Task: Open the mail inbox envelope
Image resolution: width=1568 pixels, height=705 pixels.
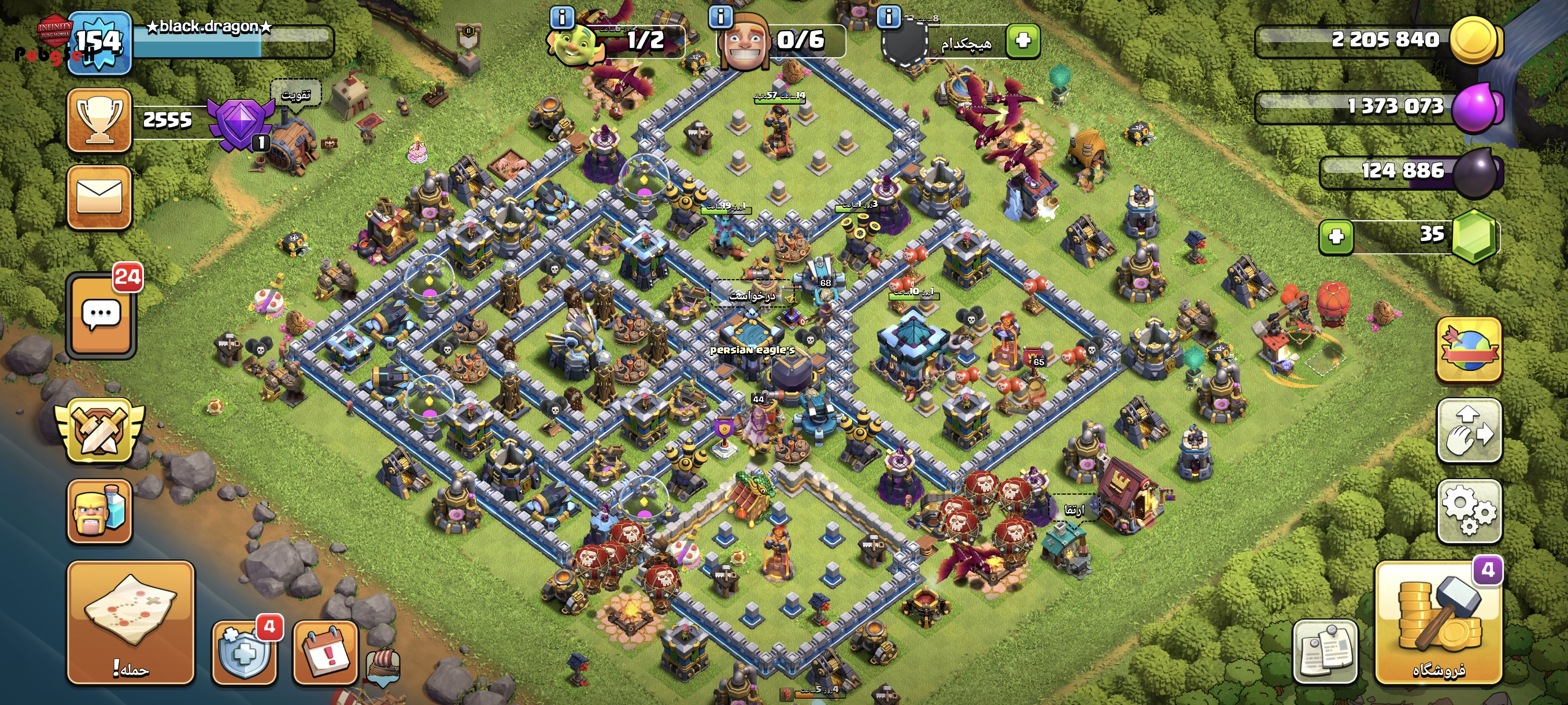Action: (99, 197)
